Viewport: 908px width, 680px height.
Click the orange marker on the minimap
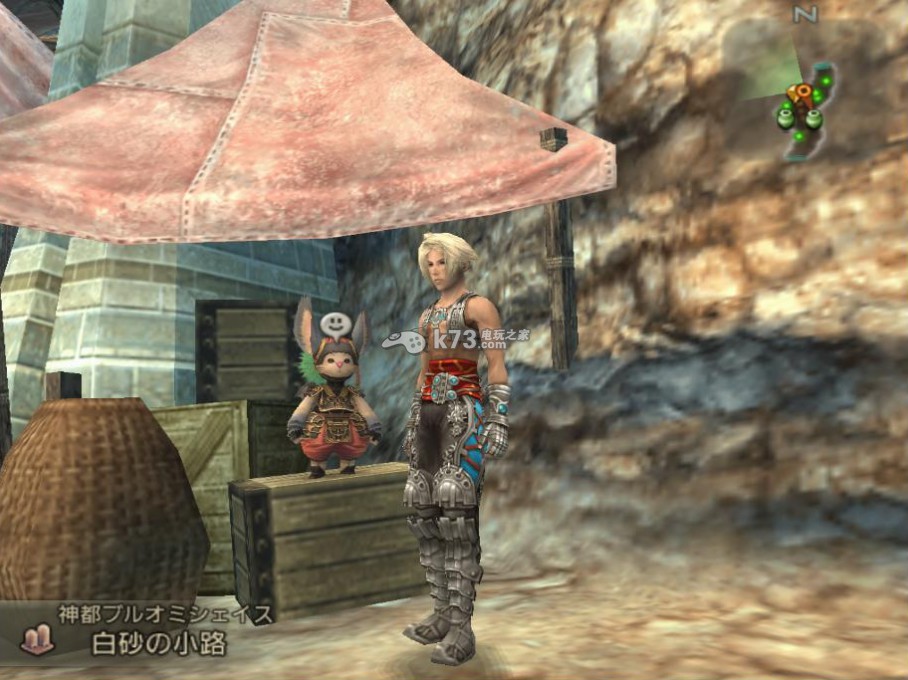point(799,95)
